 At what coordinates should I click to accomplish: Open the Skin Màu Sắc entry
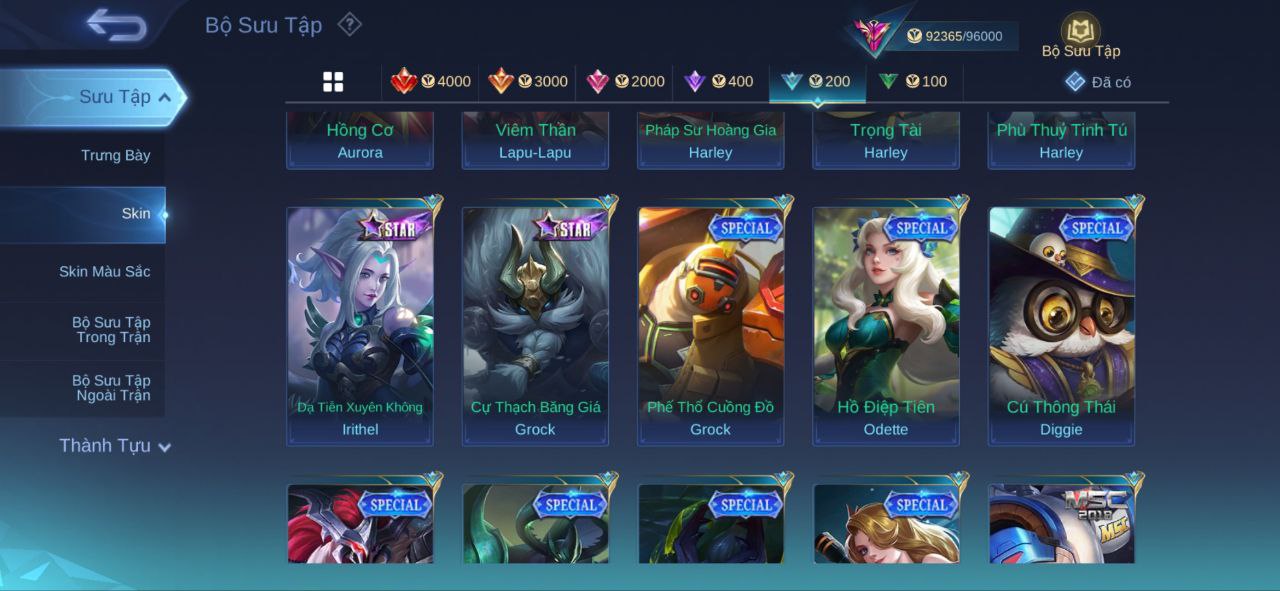pos(104,271)
